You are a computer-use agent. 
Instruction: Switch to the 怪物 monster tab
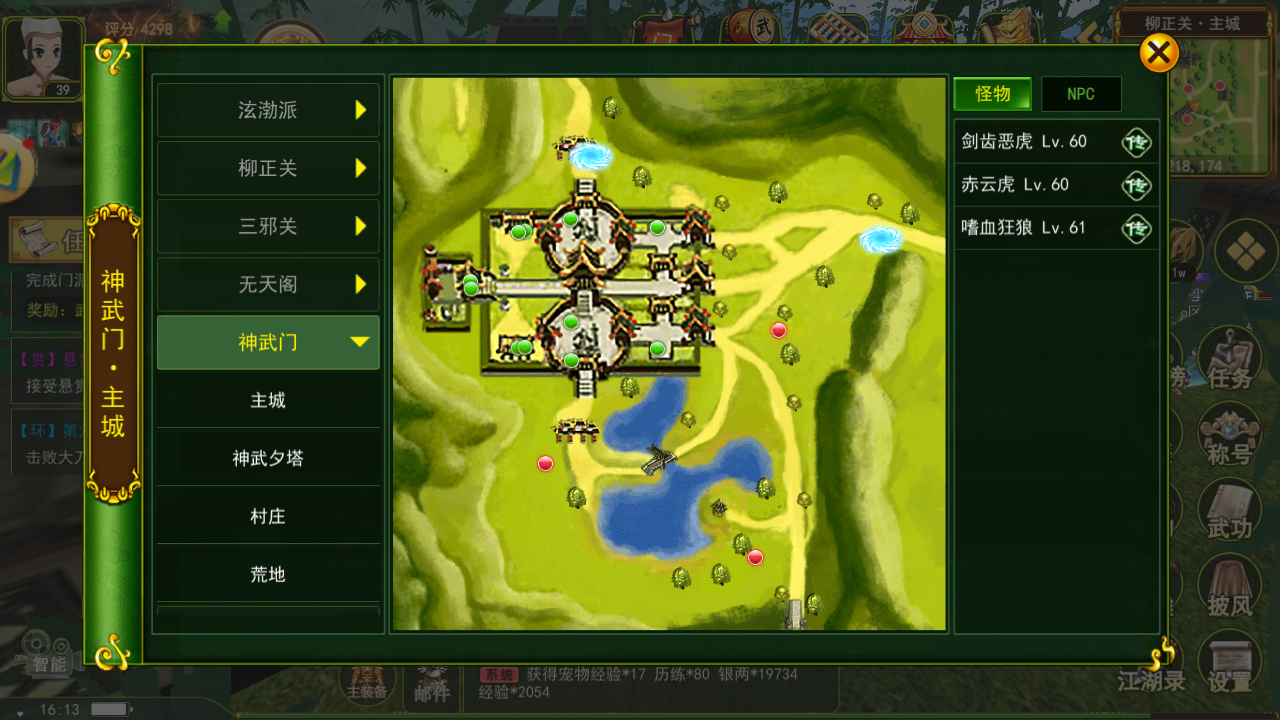991,93
